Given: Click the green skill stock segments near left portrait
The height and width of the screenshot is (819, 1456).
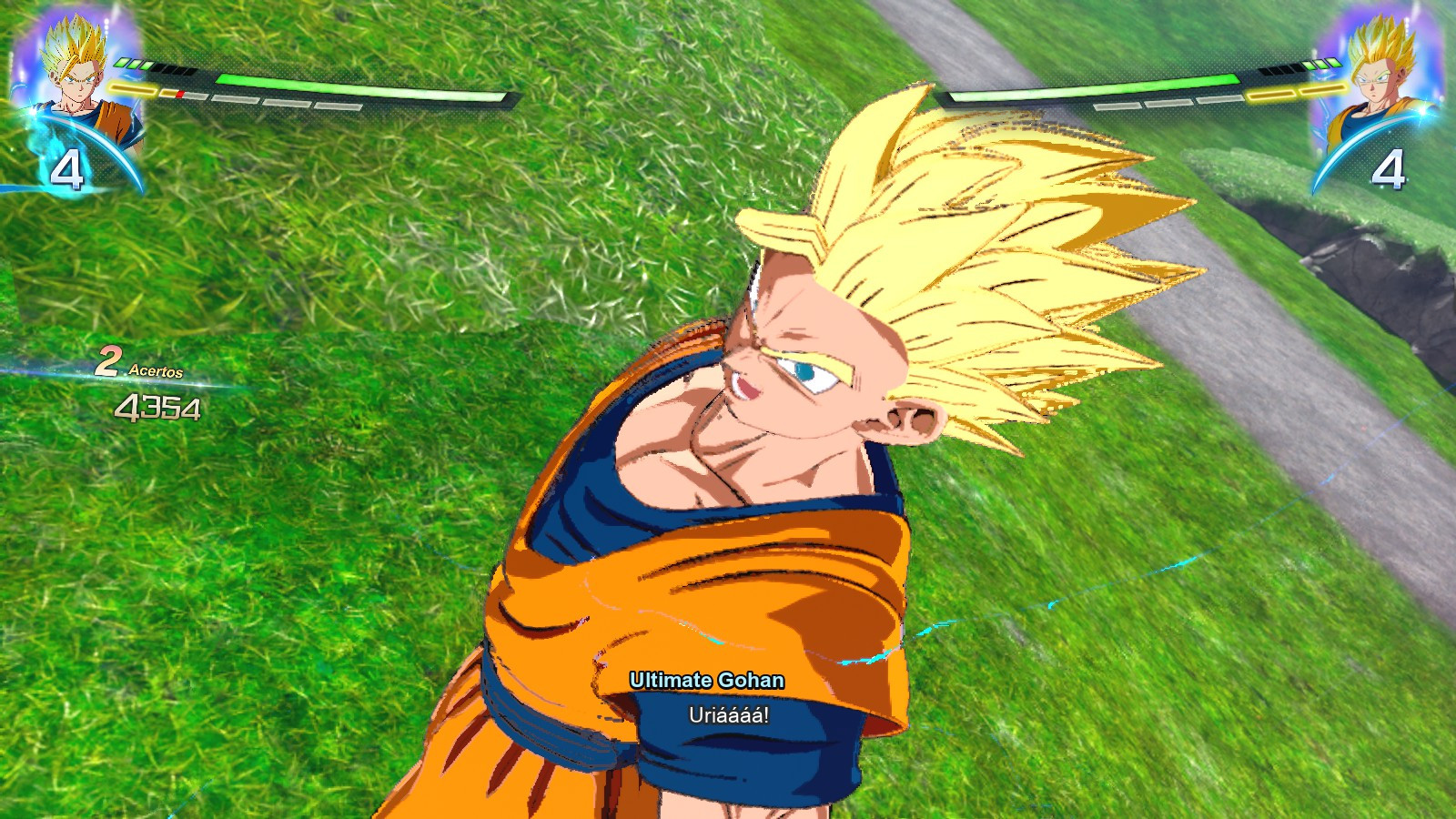Looking at the screenshot, I should pos(134,64).
